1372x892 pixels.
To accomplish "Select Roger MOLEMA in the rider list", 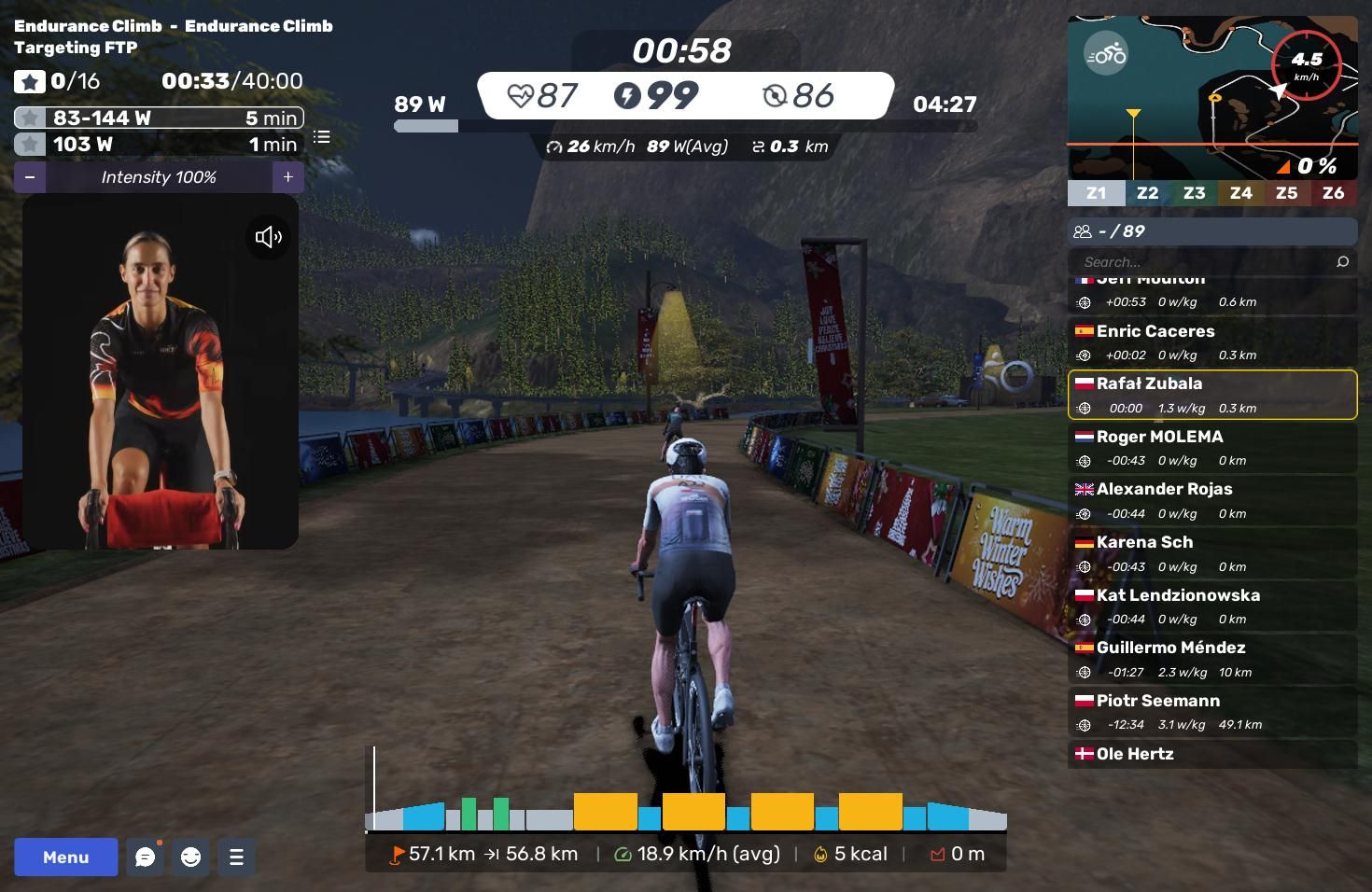I will pos(1211,448).
